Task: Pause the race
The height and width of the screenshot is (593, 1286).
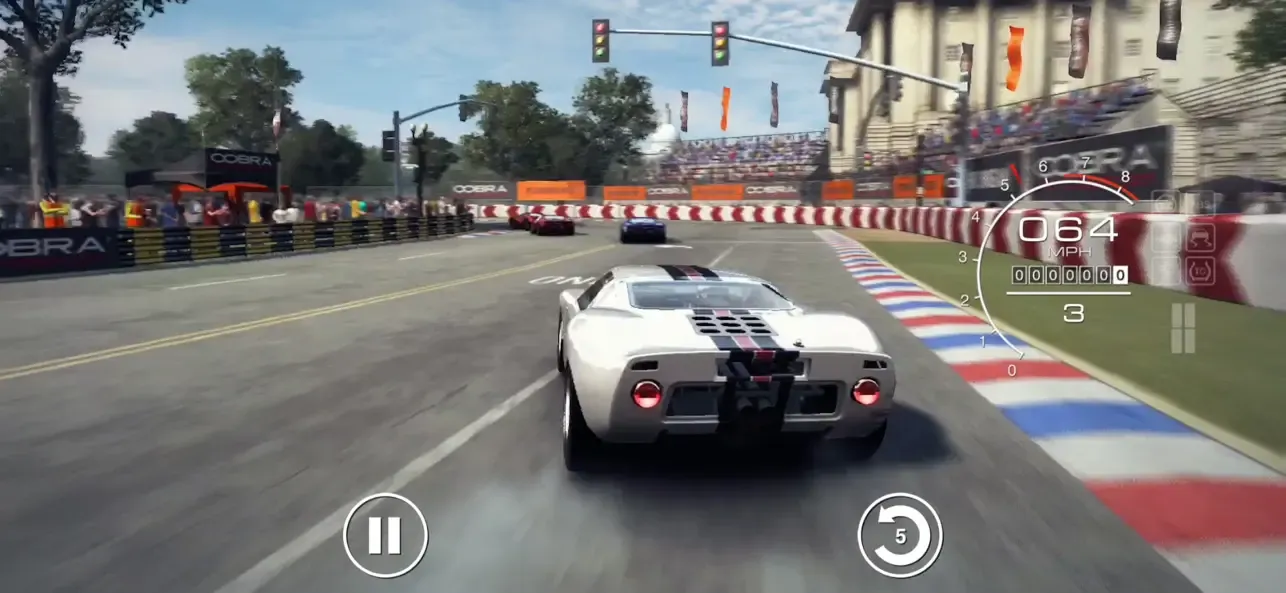Action: click(385, 536)
